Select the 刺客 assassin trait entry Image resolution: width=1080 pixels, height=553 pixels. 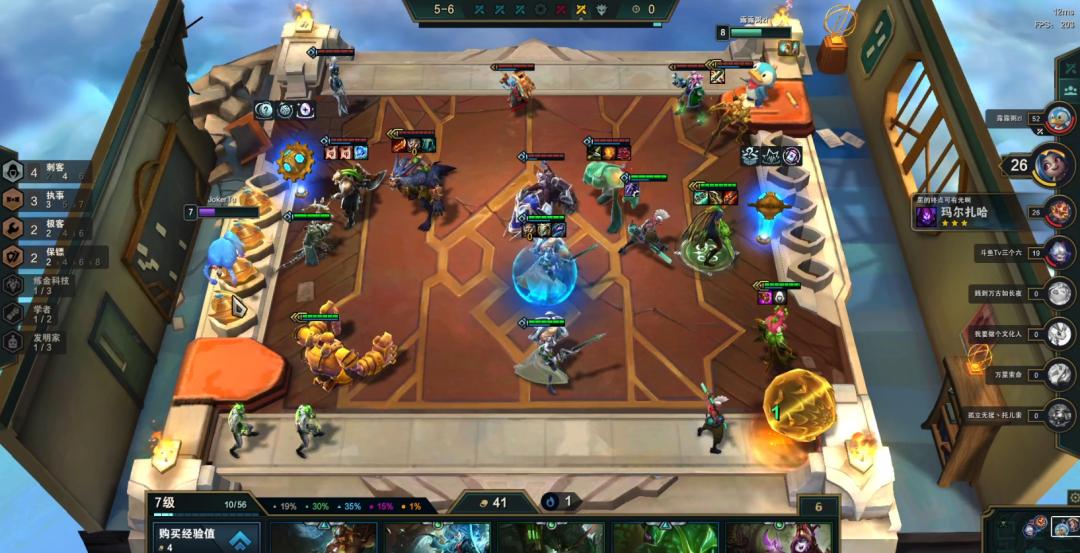pos(40,171)
